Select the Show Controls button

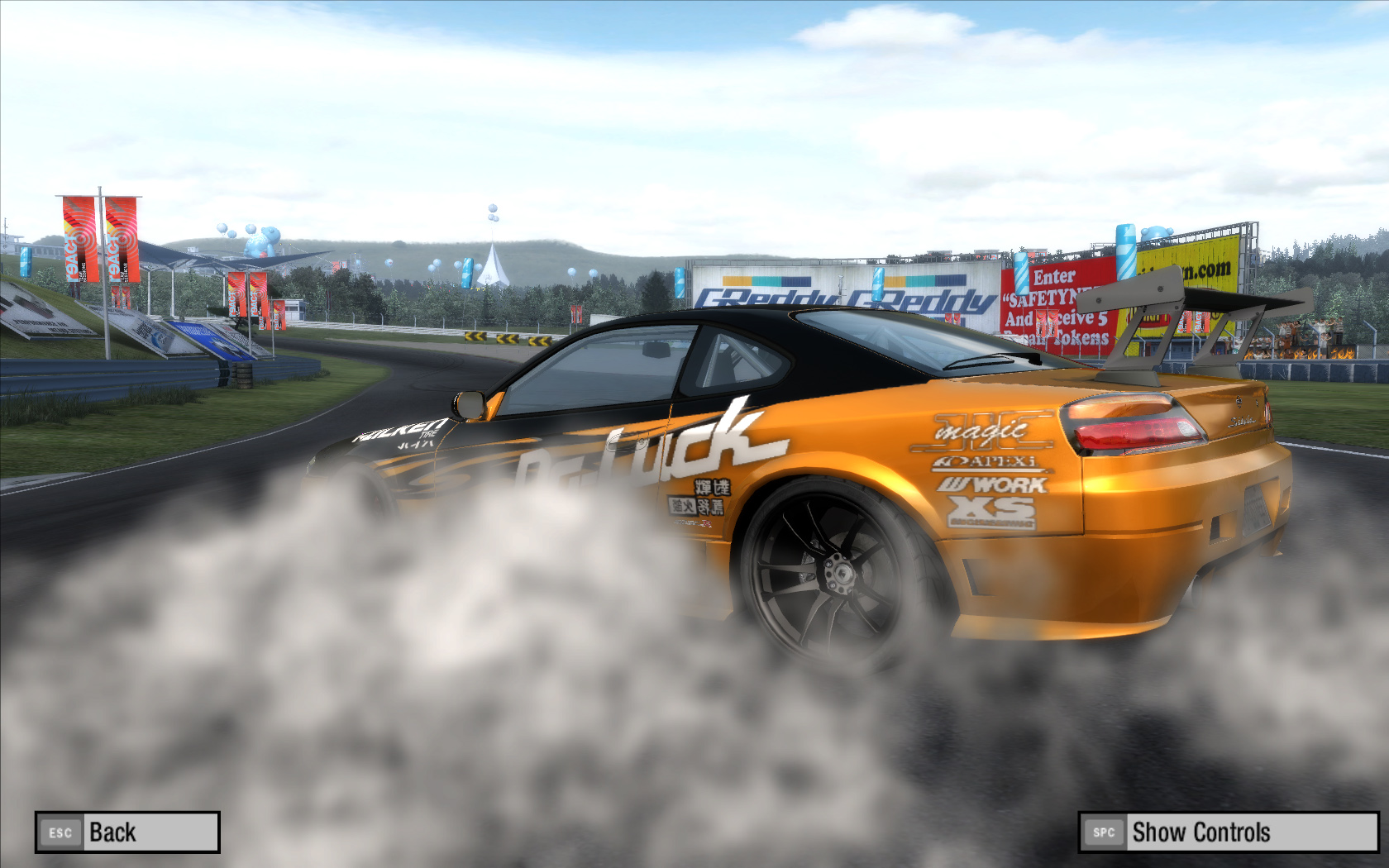pyautogui.click(x=1228, y=832)
